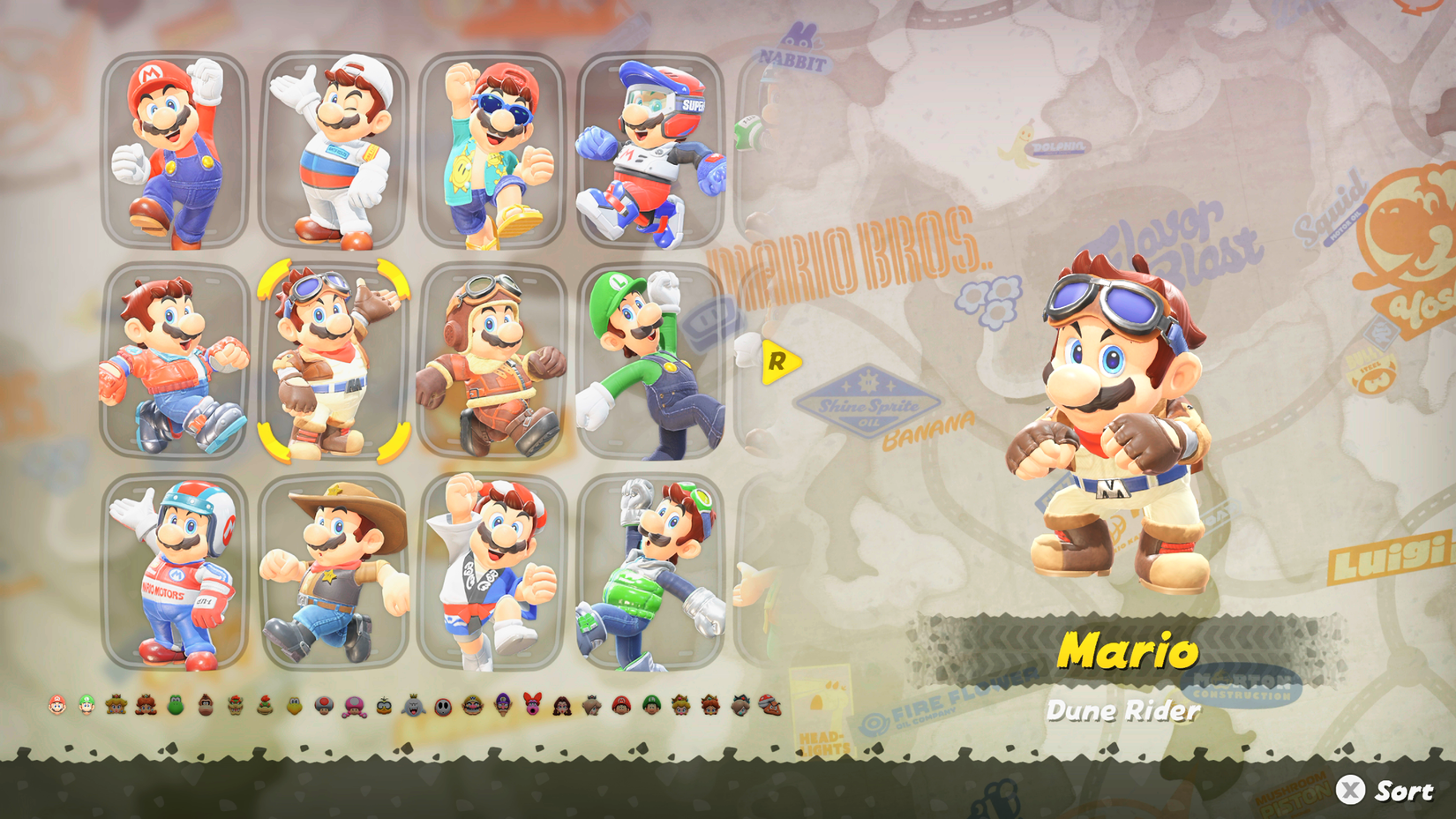Select the Wario head icon
Viewport: 1456px width, 819px height.
click(x=472, y=708)
